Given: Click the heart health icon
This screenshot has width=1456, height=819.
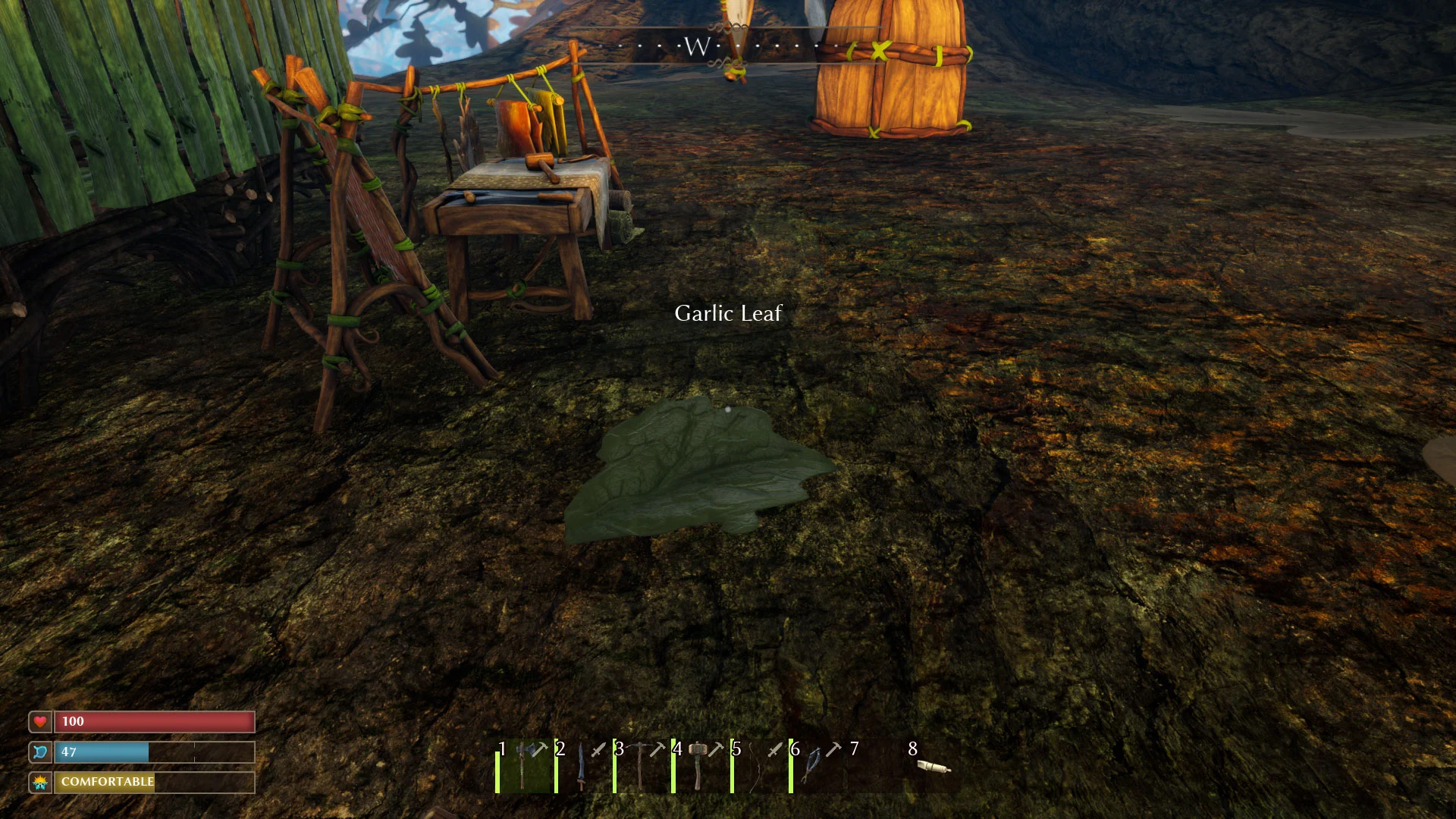Looking at the screenshot, I should click(x=39, y=721).
